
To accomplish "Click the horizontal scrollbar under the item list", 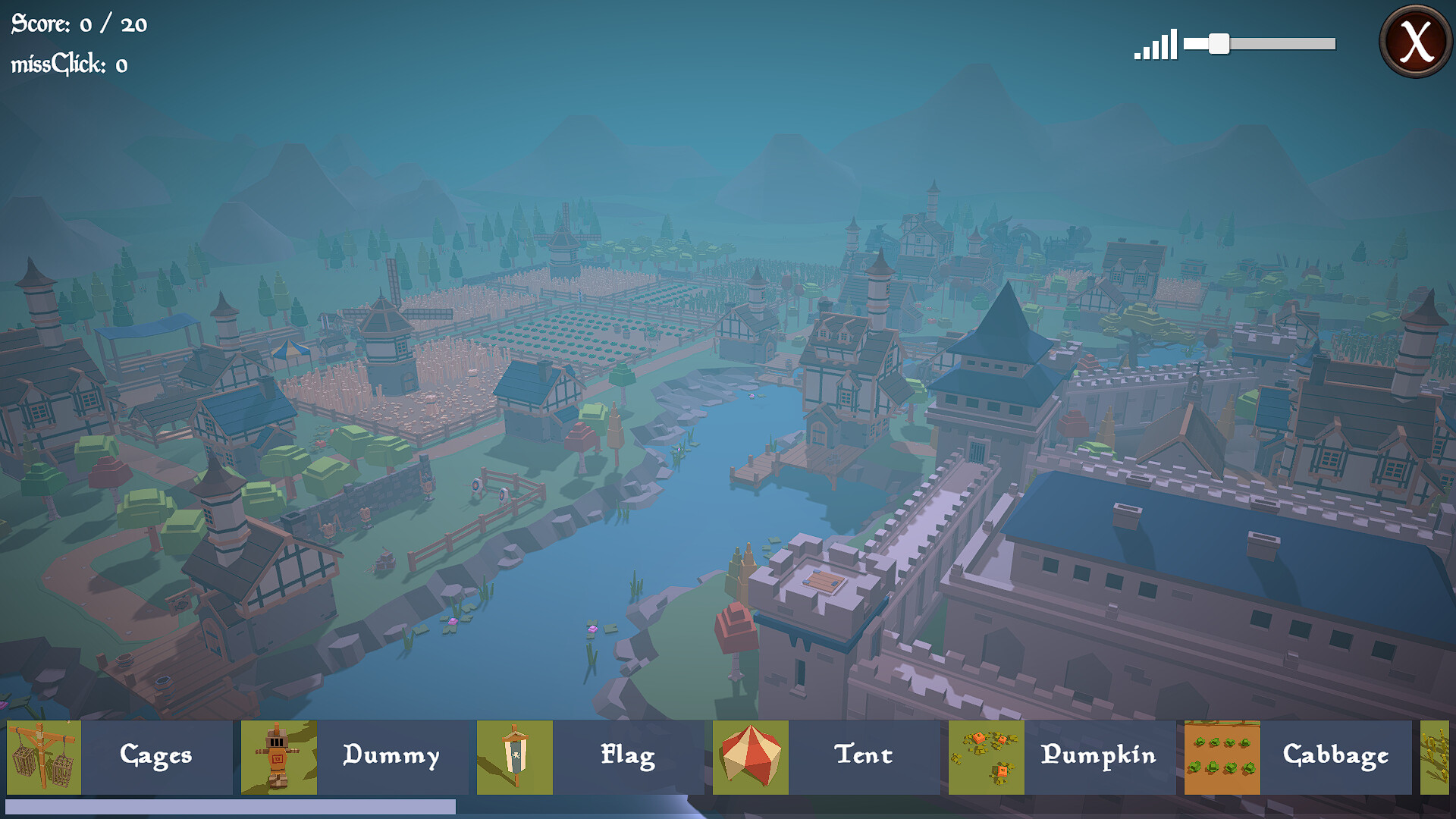I will [231, 807].
